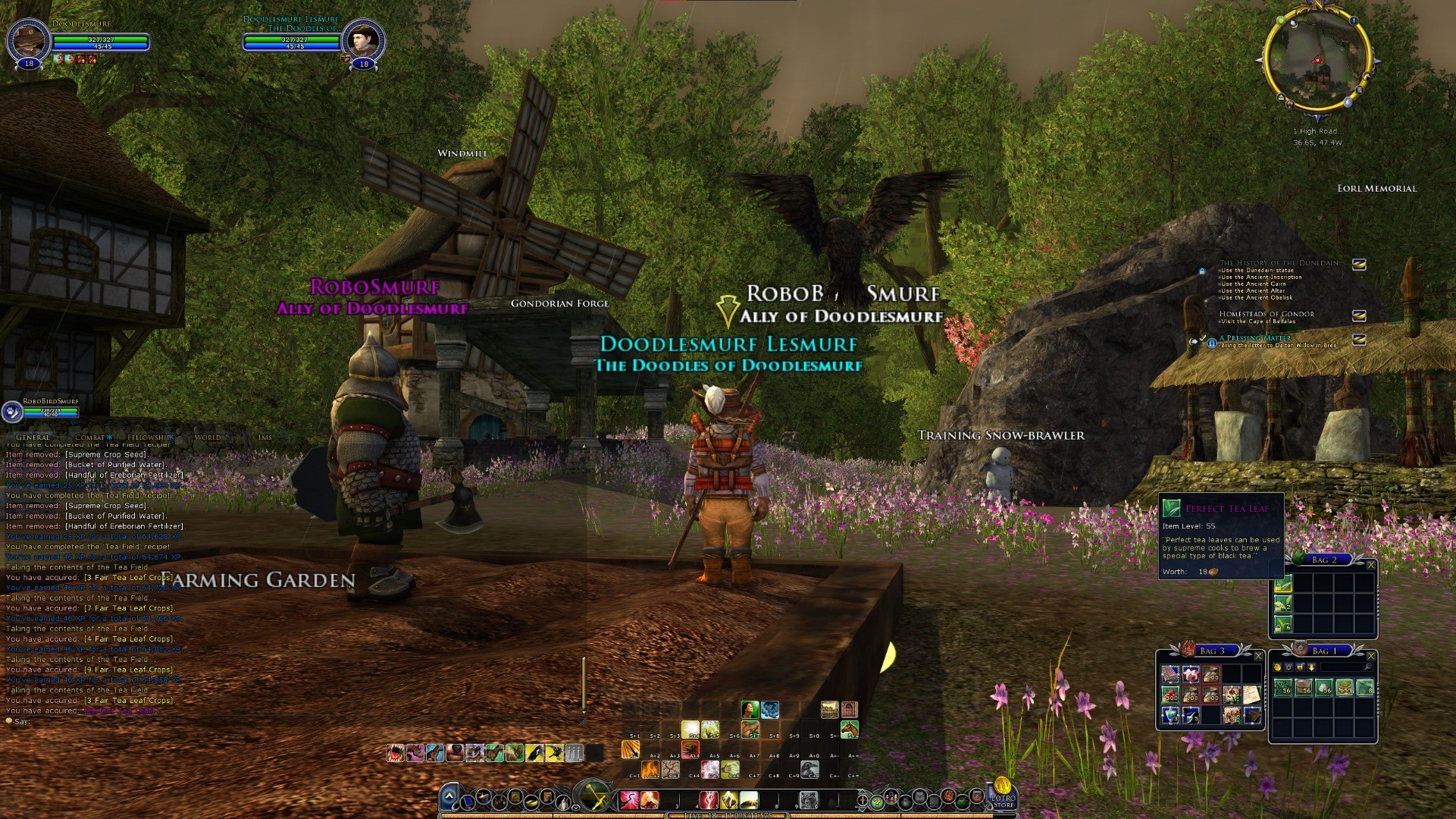The image size is (1456, 819).
Task: Open the main menu arrow button
Action: pyautogui.click(x=449, y=797)
